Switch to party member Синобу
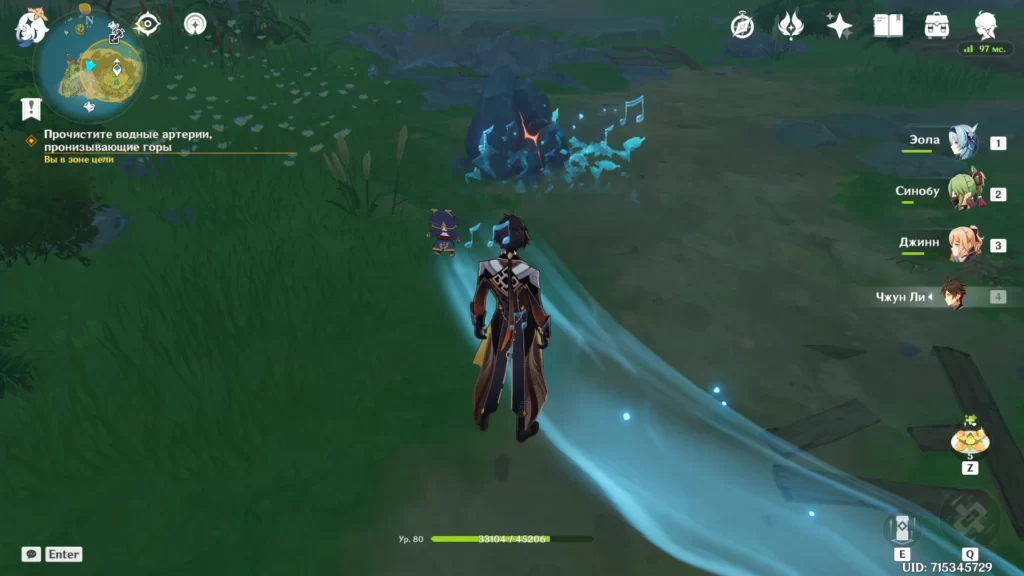The height and width of the screenshot is (576, 1024). click(962, 194)
